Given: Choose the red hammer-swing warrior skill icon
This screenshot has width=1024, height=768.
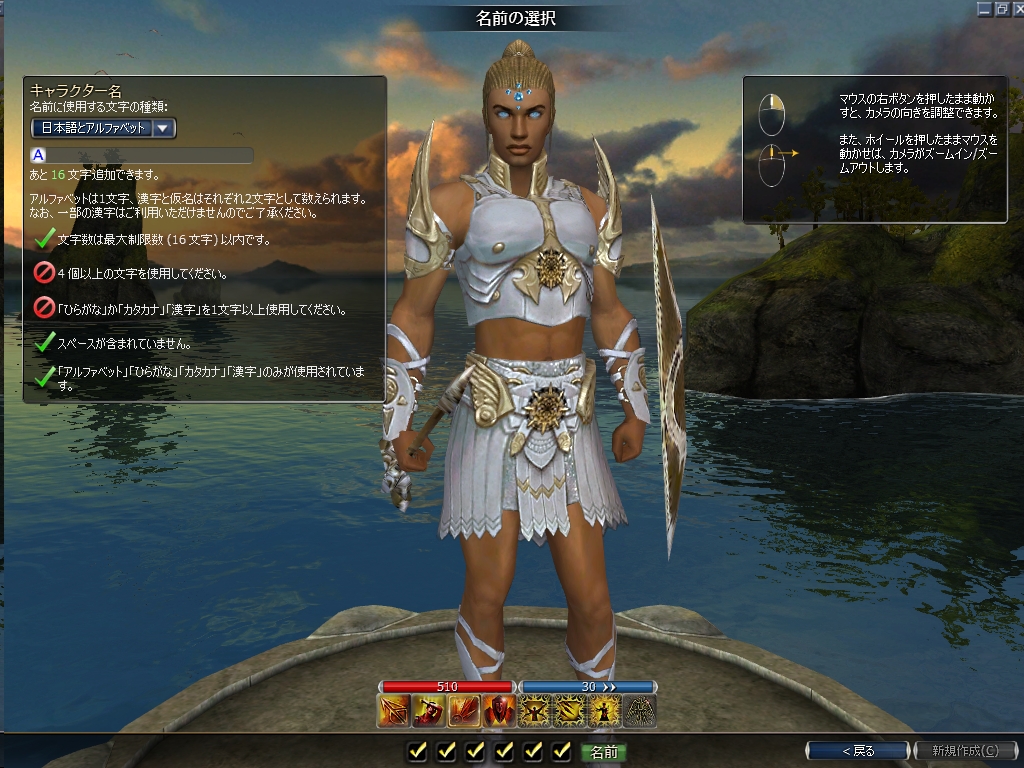Looking at the screenshot, I should tap(427, 711).
